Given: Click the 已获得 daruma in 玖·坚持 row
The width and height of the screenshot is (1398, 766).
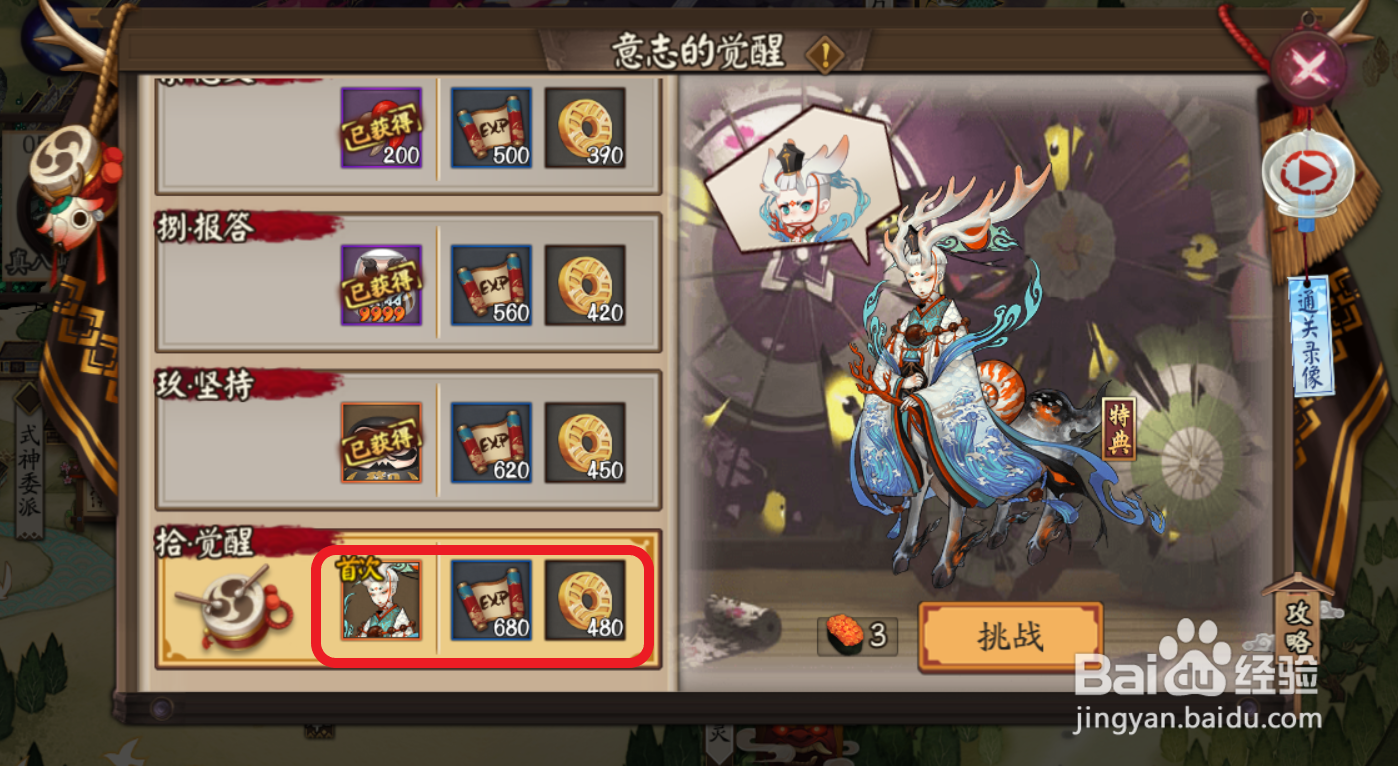Looking at the screenshot, I should [381, 443].
